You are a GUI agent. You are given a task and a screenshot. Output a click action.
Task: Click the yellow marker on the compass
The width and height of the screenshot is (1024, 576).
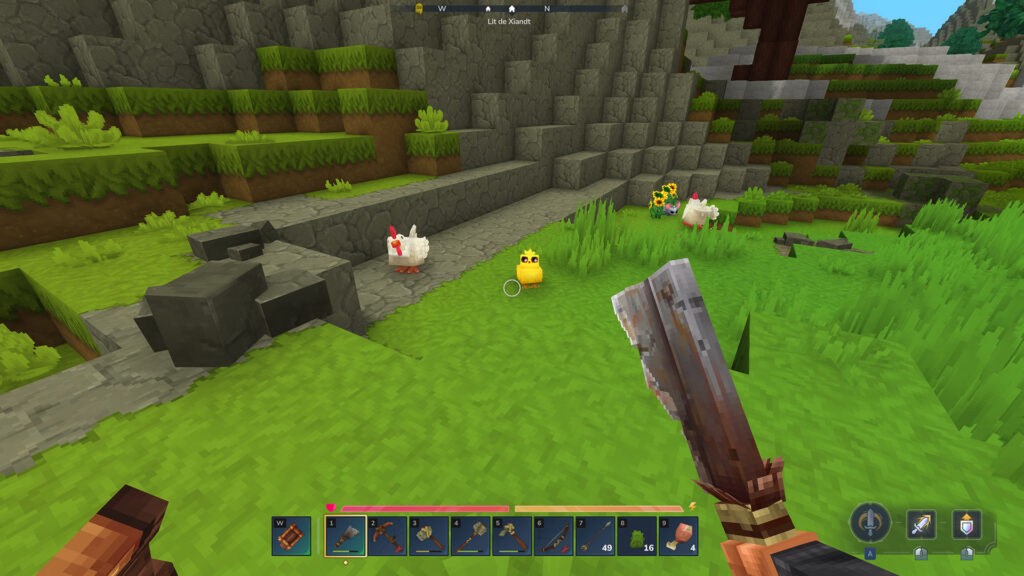pos(420,8)
